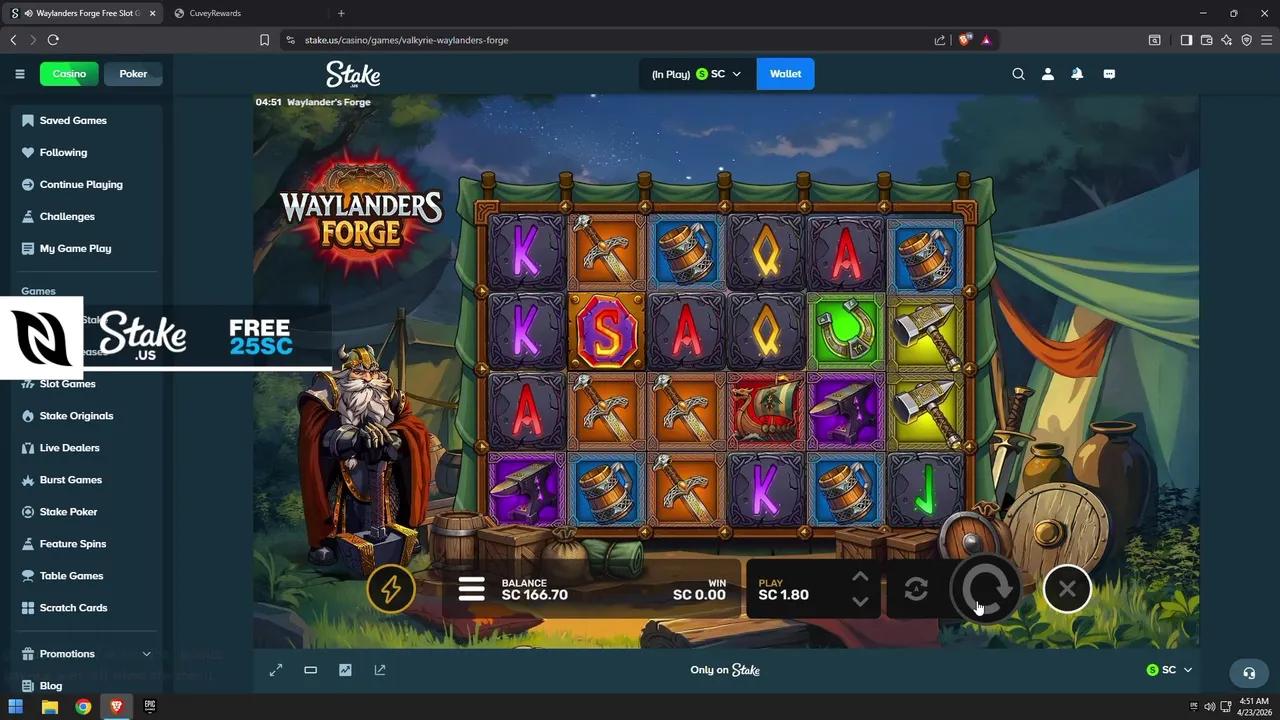Switch to the Poker tab

pos(132,73)
